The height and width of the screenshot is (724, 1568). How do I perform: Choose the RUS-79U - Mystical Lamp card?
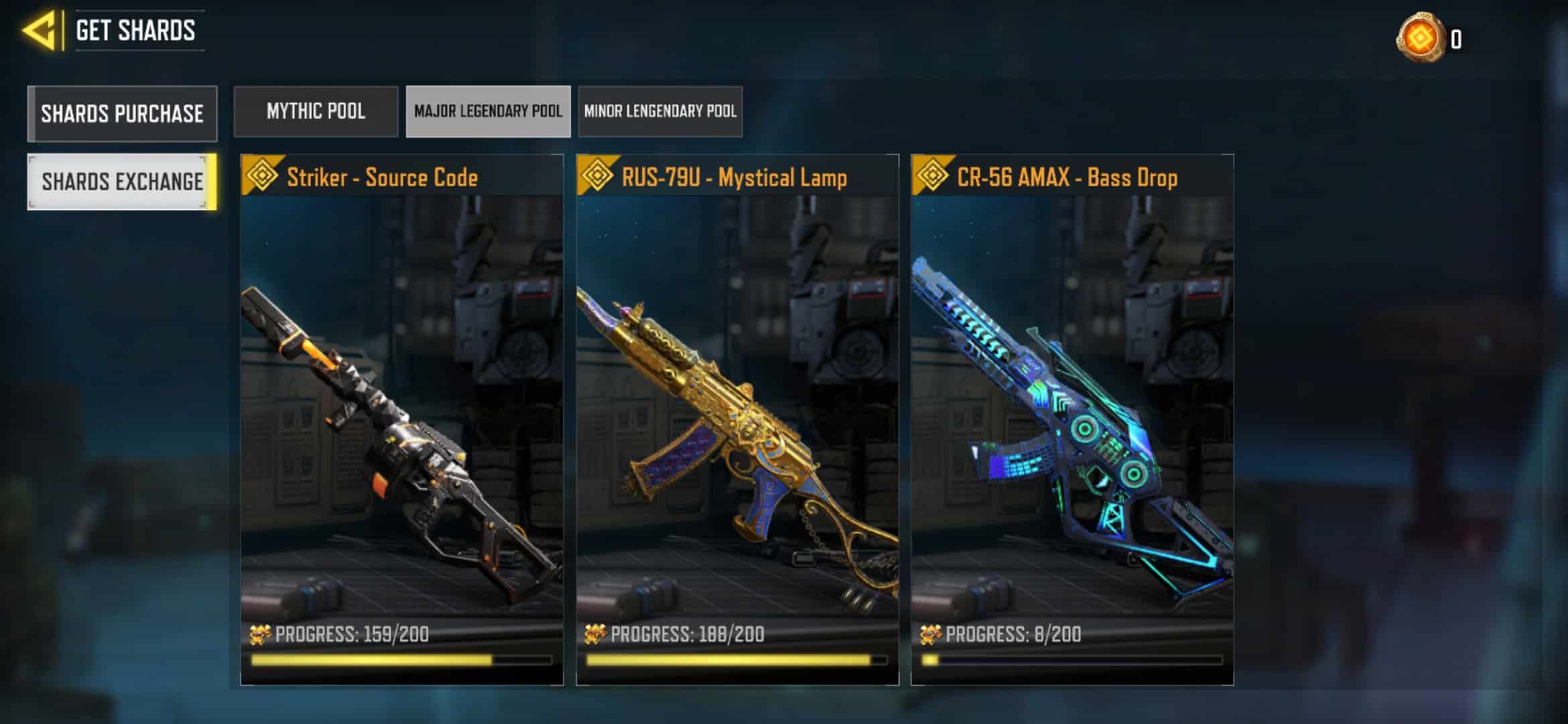(x=737, y=419)
